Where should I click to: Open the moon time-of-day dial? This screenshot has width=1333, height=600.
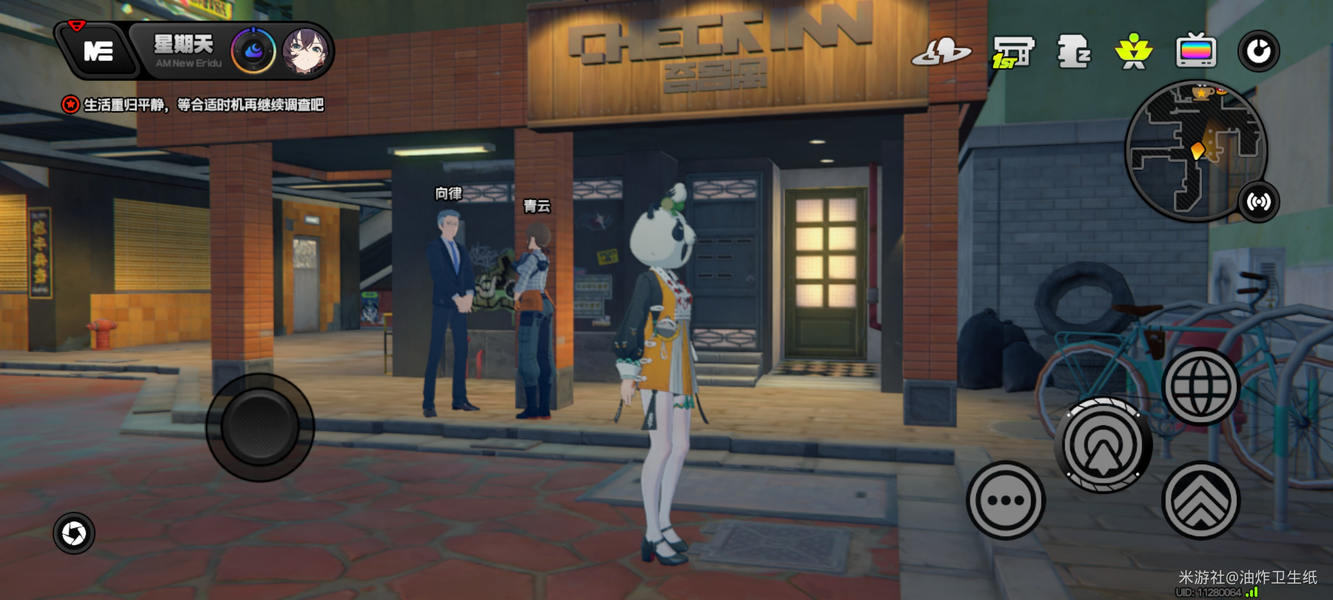(x=253, y=51)
